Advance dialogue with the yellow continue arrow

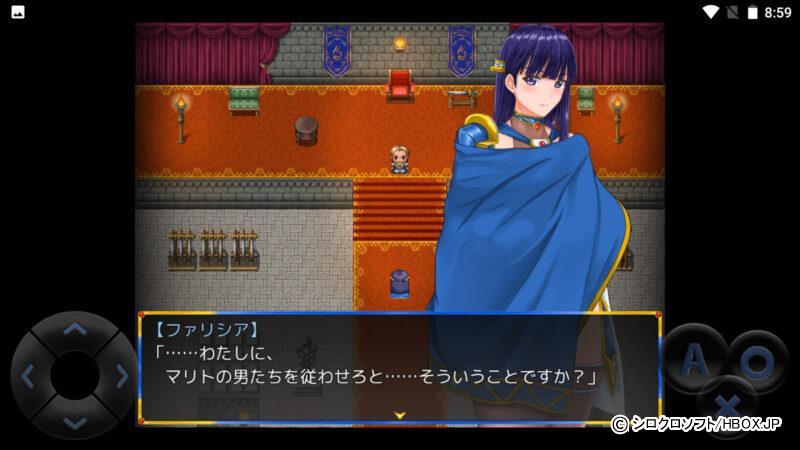coord(399,413)
